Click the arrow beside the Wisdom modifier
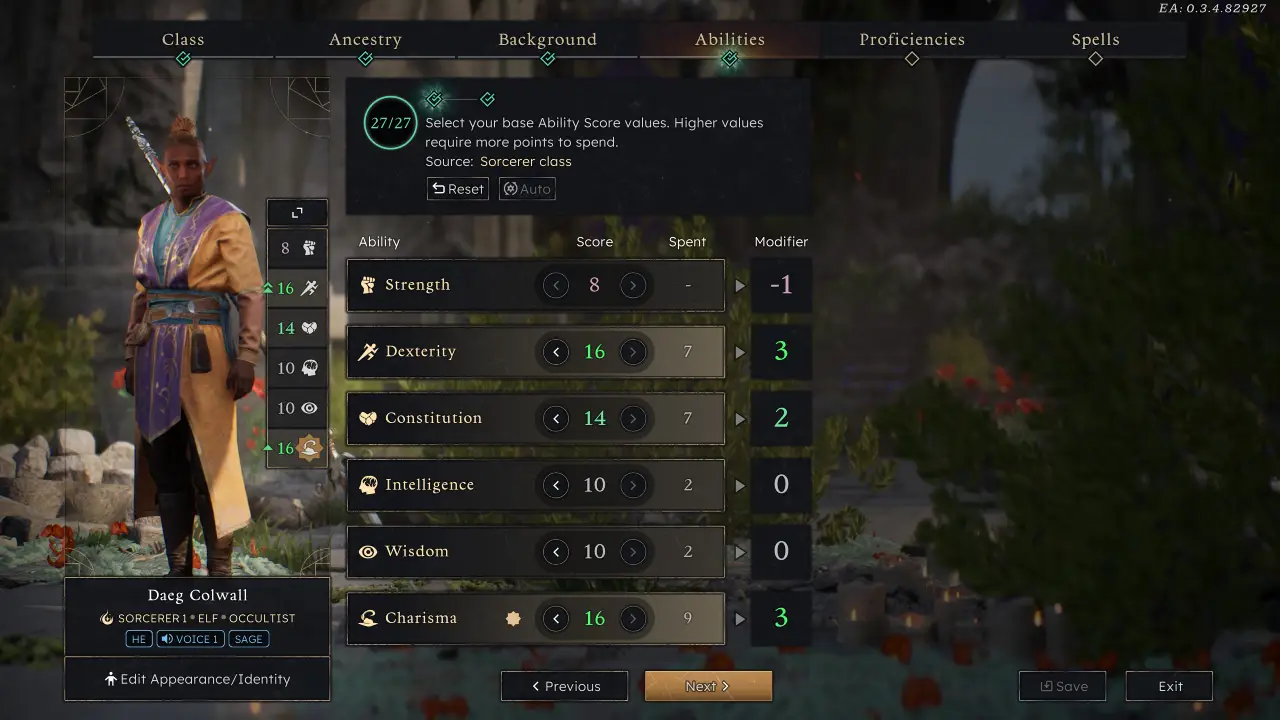 point(740,551)
